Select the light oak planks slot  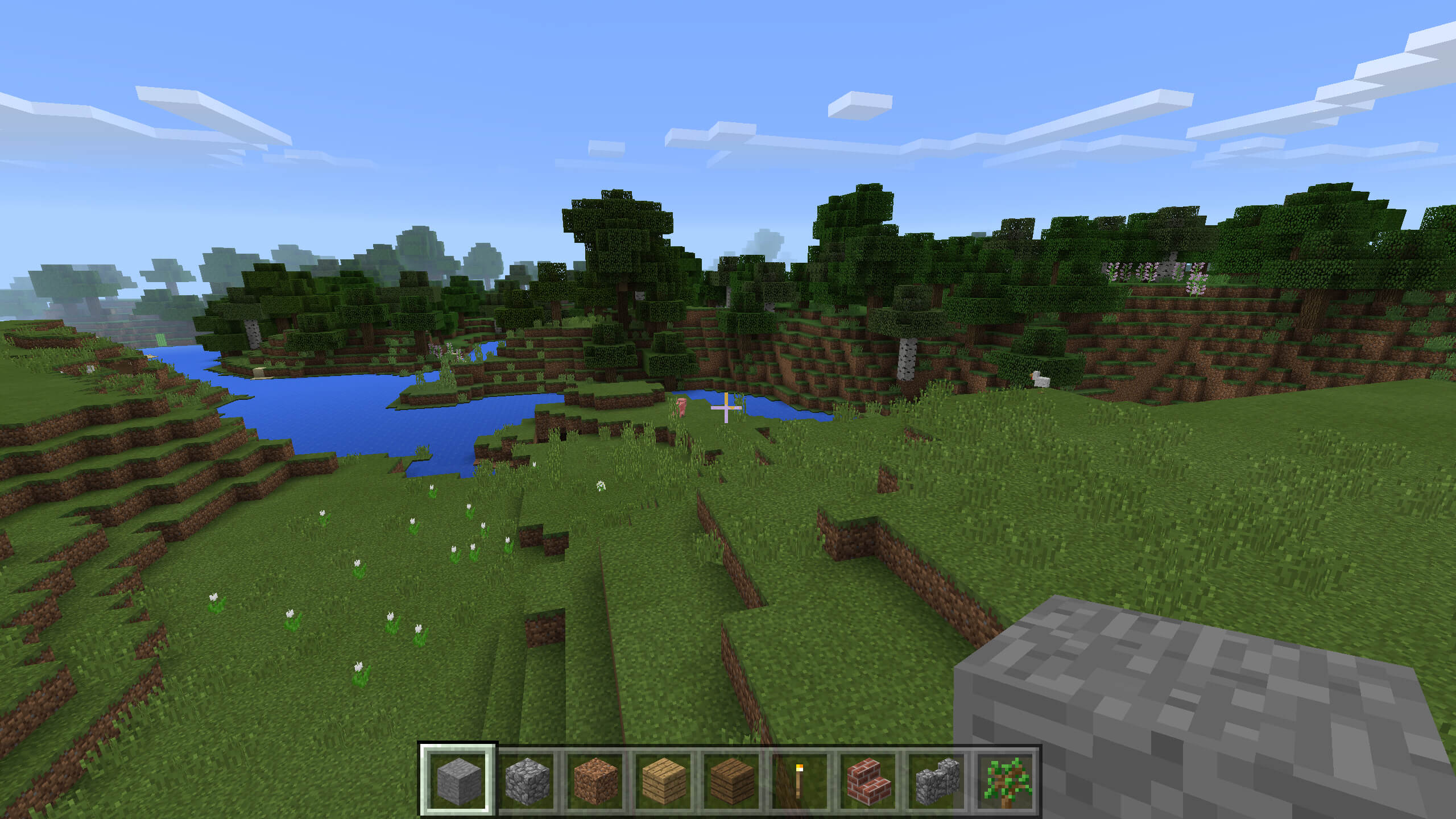point(663,780)
